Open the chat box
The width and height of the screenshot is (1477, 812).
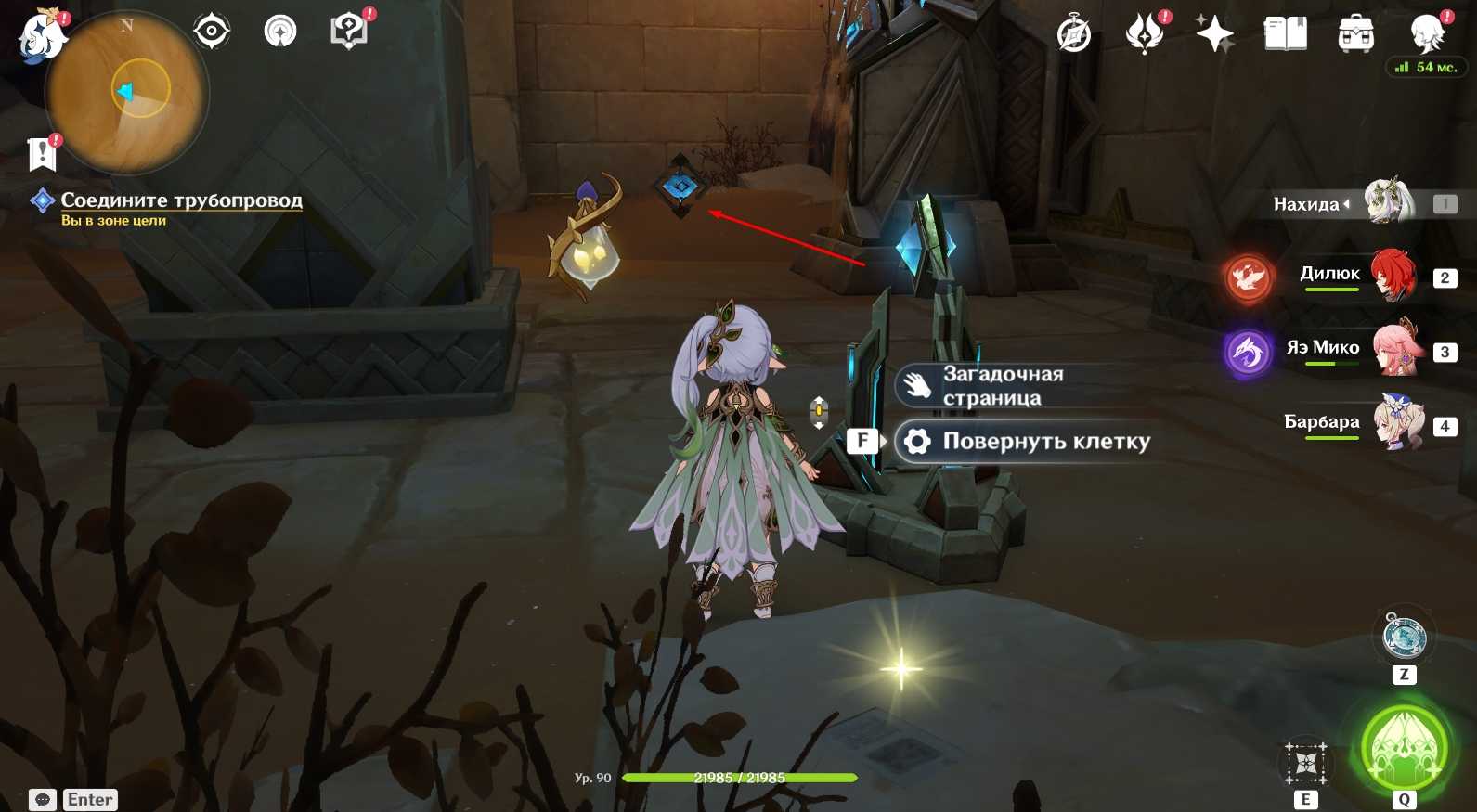(x=43, y=799)
